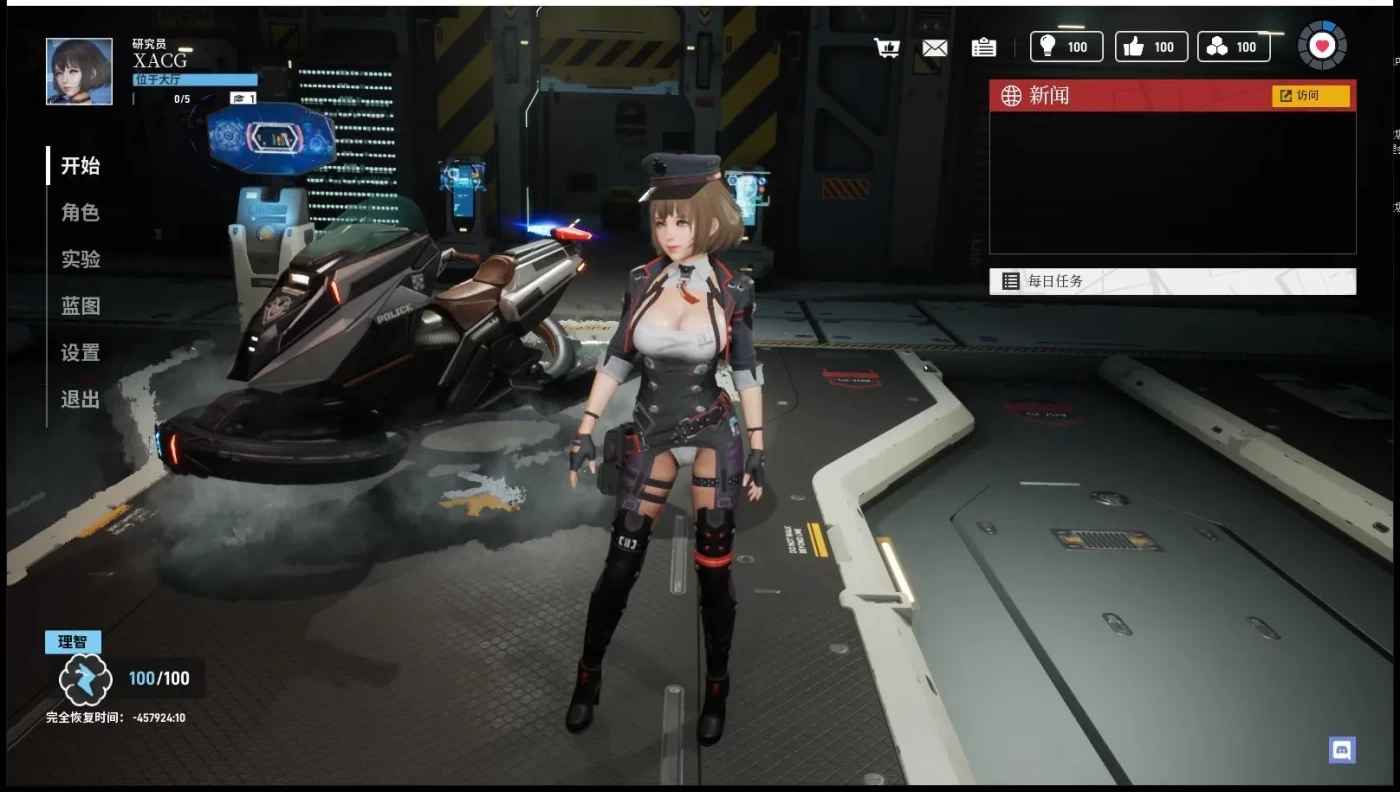Open the heart ring icon
The width and height of the screenshot is (1400, 792).
[x=1322, y=46]
